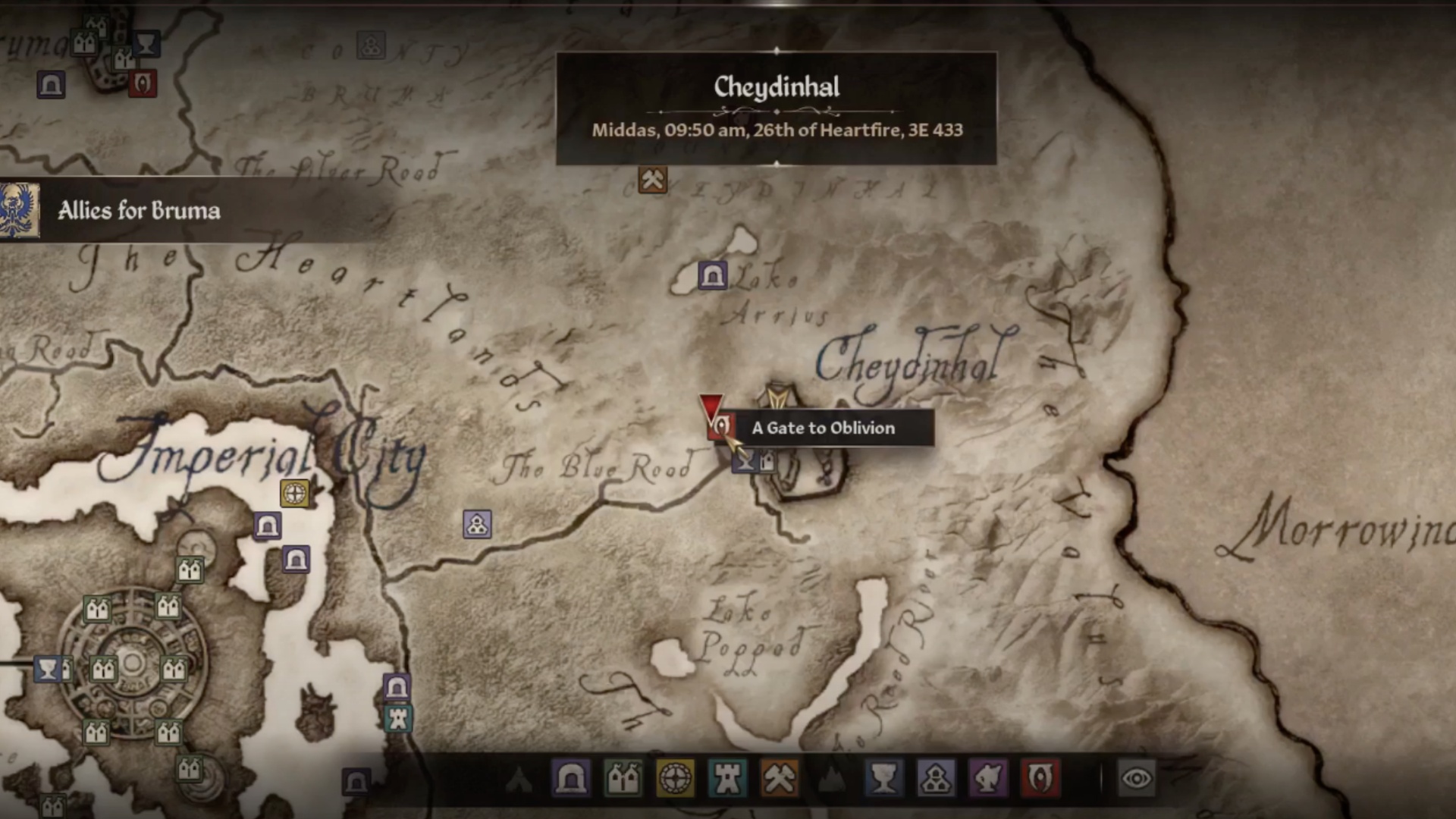Toggle the stacked houses settlement filter
This screenshot has height=819, width=1456.
tap(936, 778)
